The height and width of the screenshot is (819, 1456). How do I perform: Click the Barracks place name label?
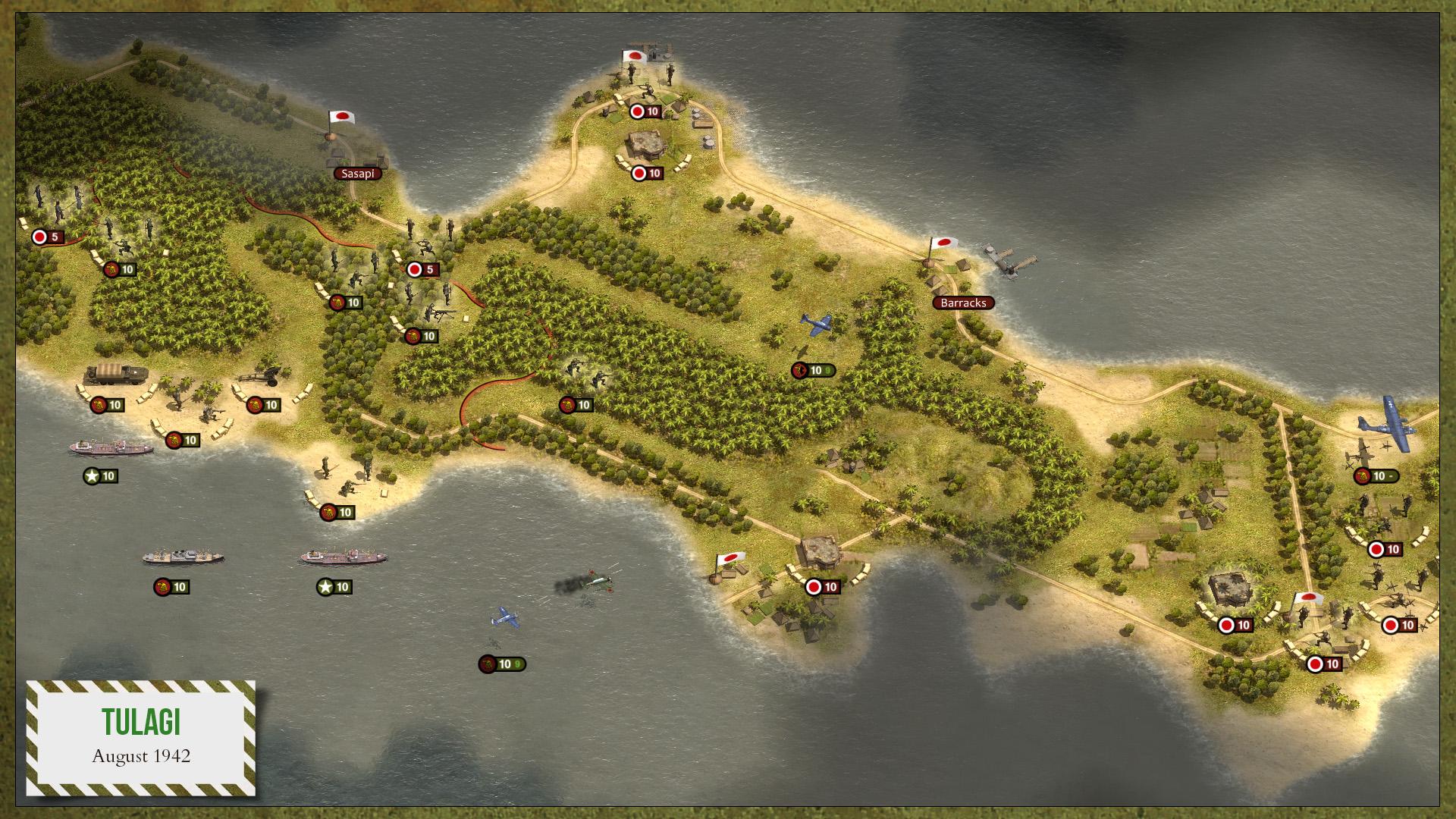point(963,303)
